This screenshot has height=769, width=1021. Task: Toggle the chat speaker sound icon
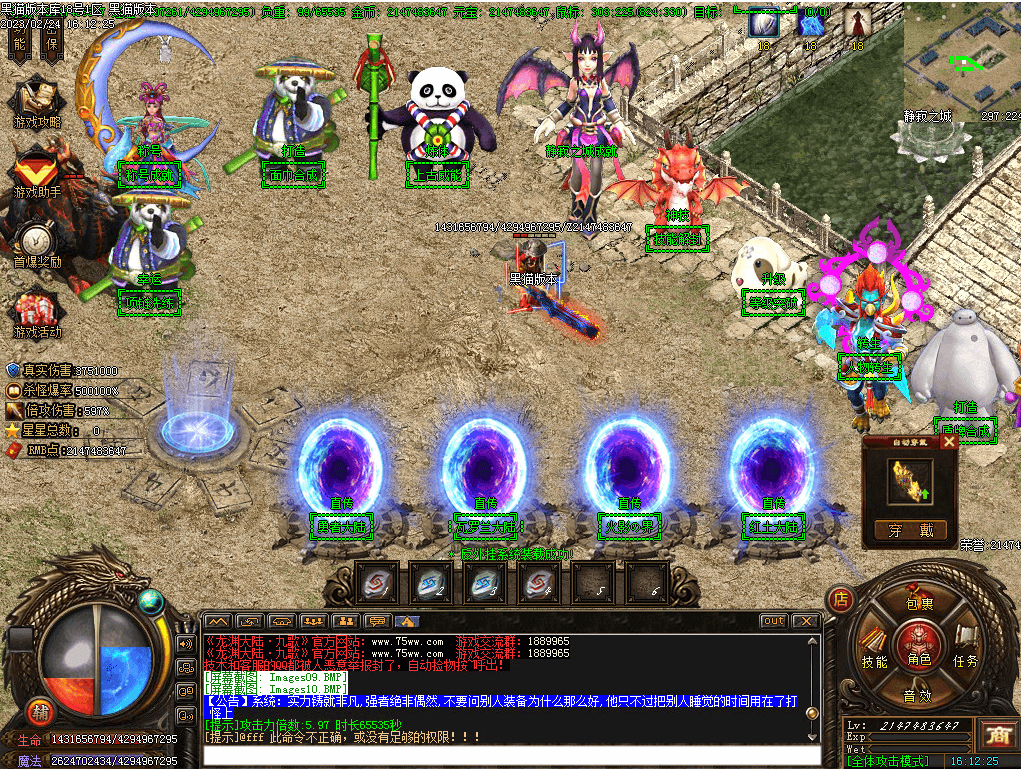click(x=186, y=643)
